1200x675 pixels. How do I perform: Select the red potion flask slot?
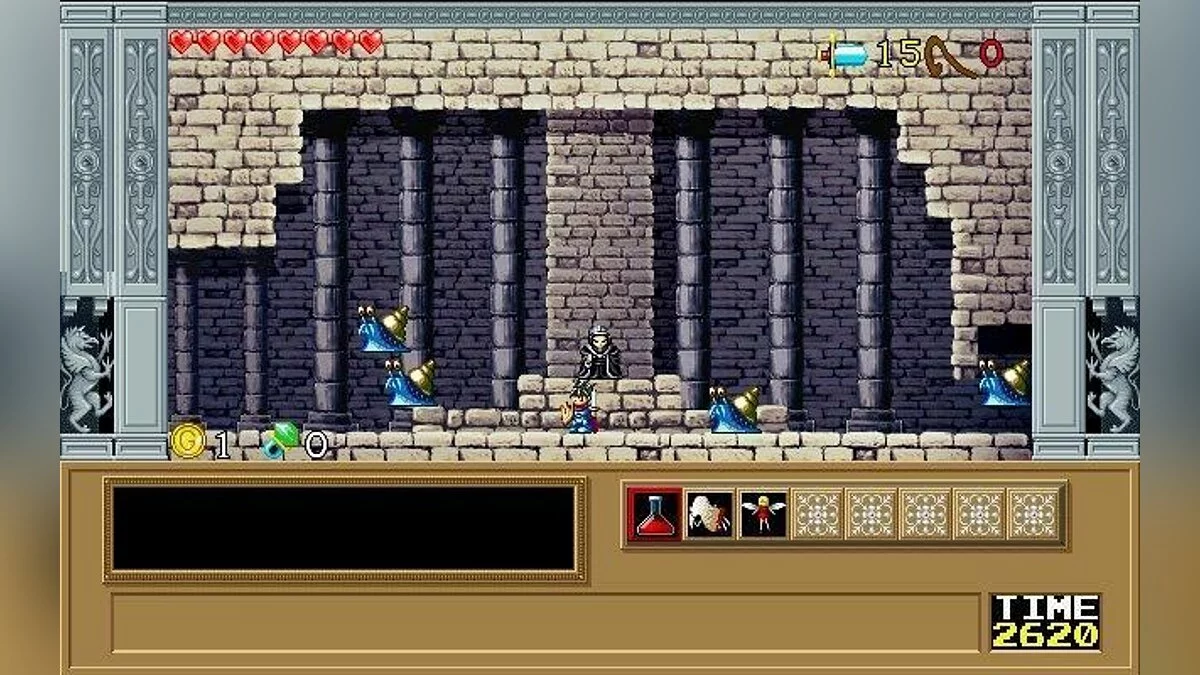(656, 515)
